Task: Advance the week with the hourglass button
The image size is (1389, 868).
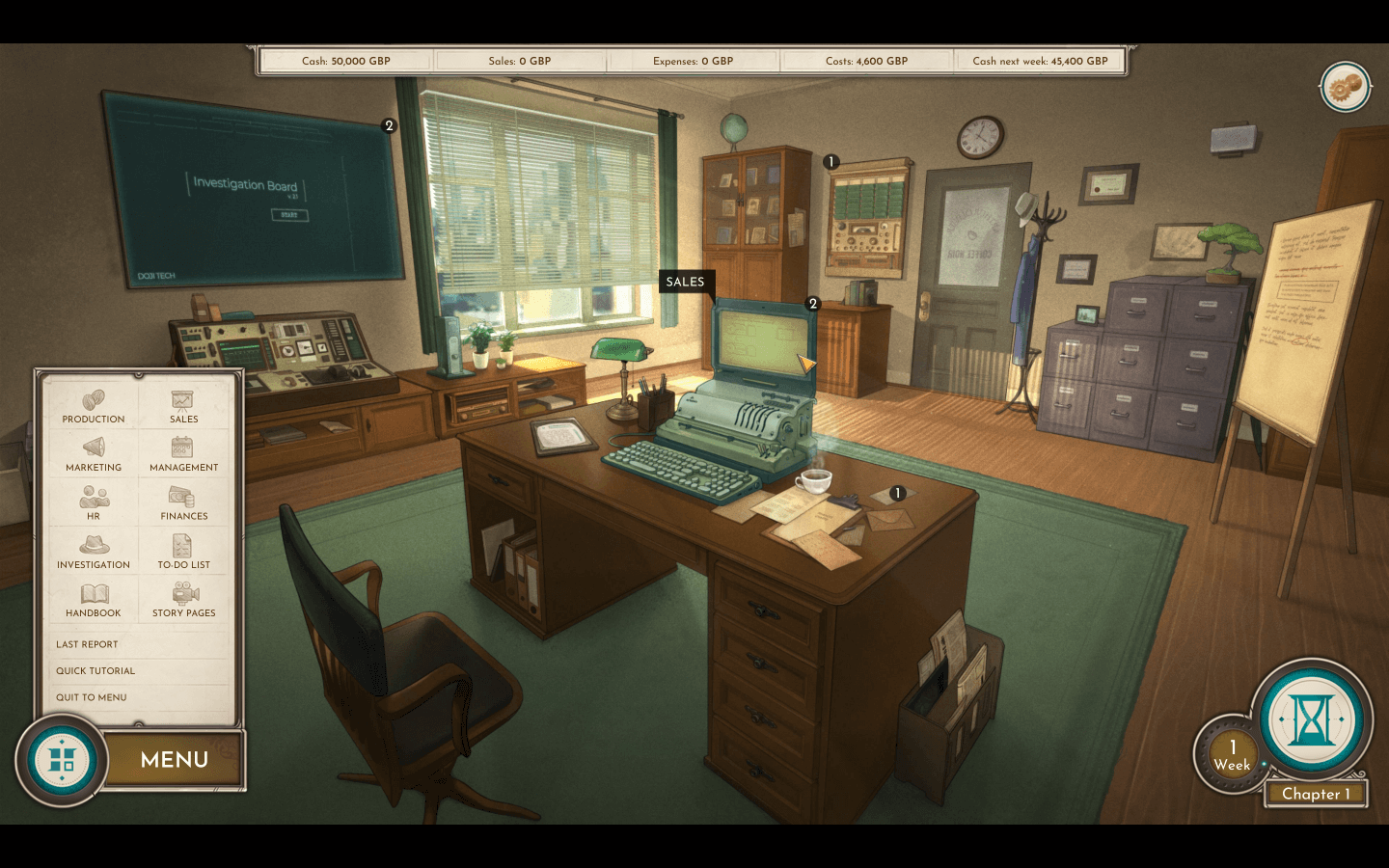Action: click(x=1312, y=719)
